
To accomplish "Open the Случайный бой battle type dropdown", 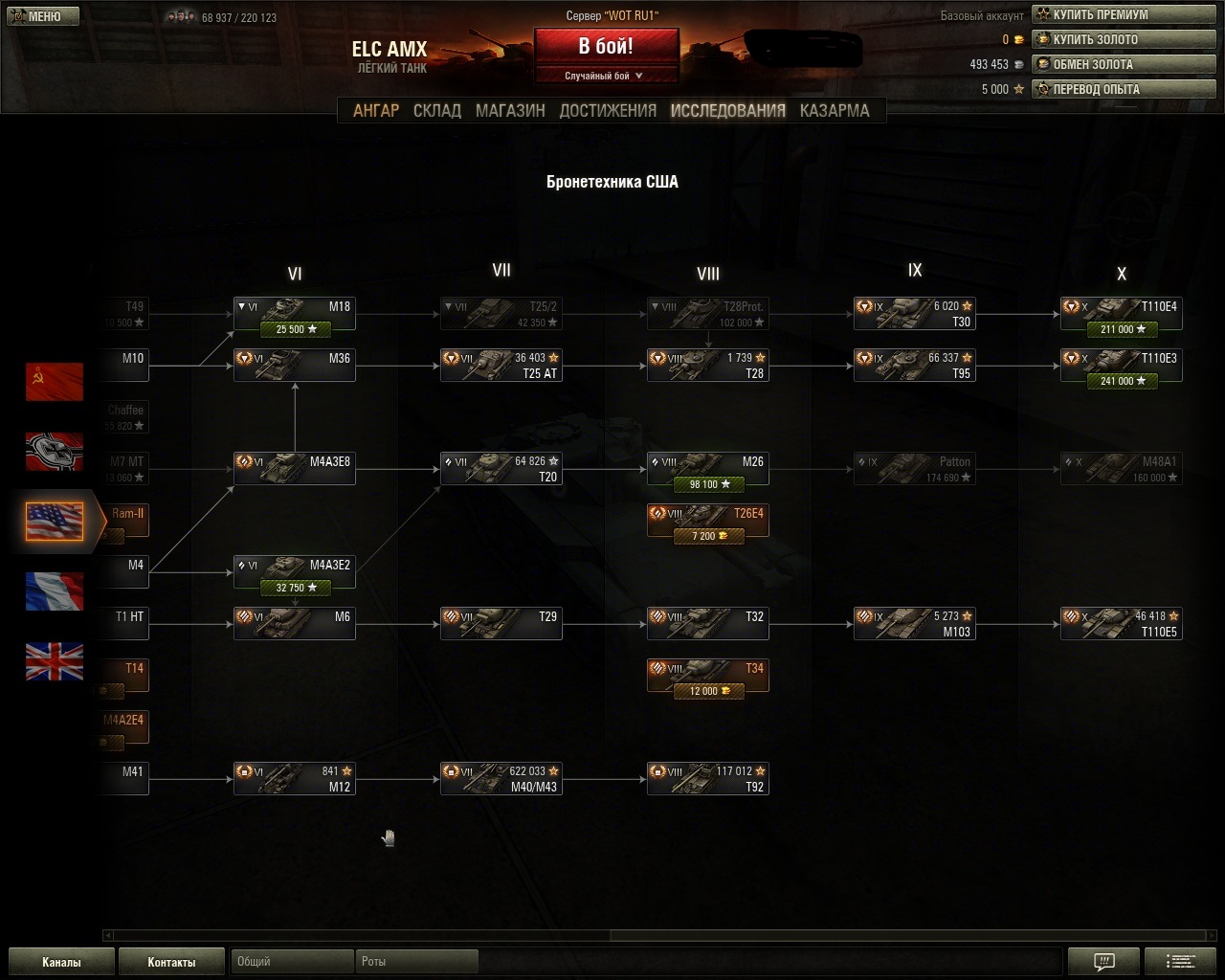I will coord(606,76).
